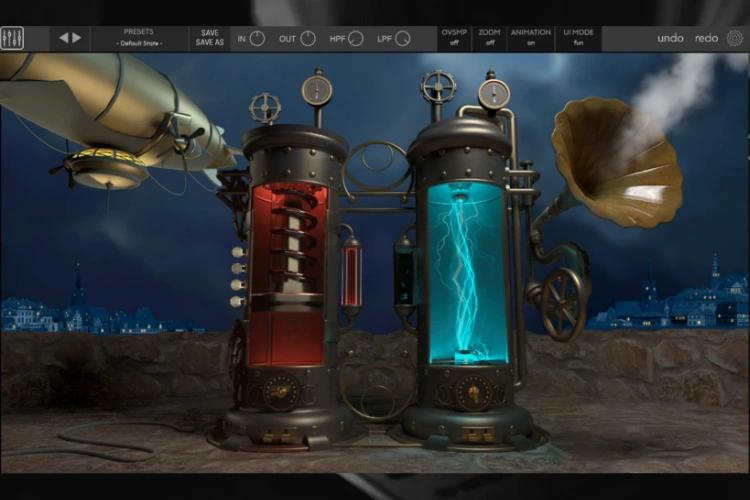Open the Presets dropdown (Default State)
This screenshot has height=500, width=750.
138,38
